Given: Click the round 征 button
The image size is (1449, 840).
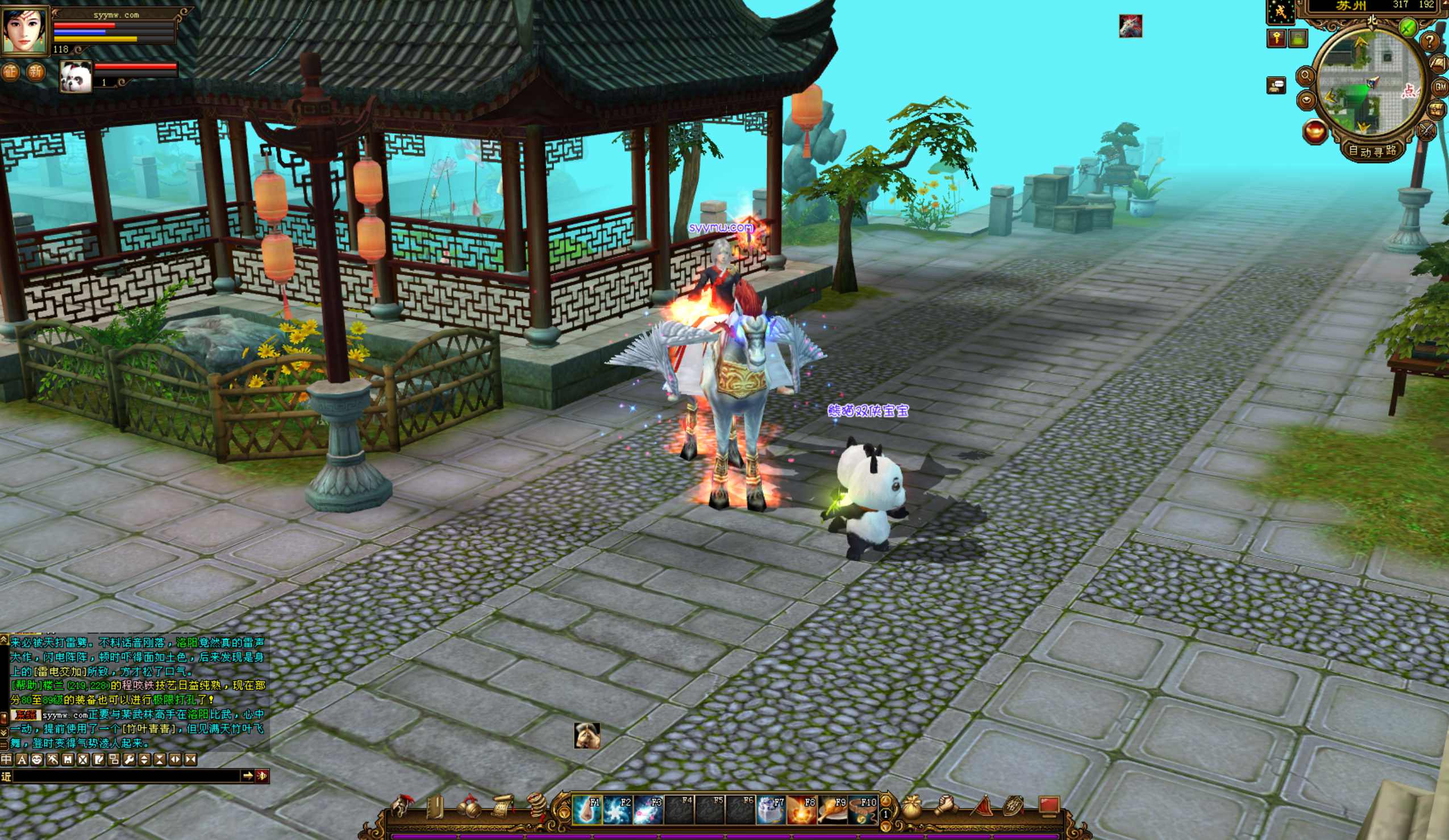Looking at the screenshot, I should 10,72.
